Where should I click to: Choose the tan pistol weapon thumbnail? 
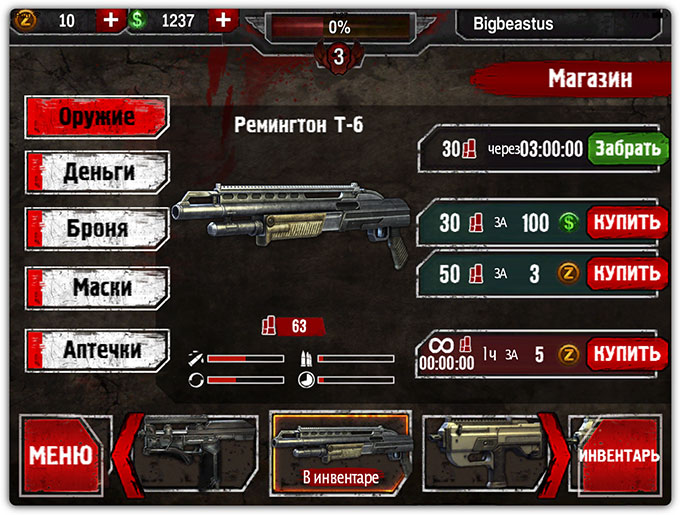(x=482, y=452)
